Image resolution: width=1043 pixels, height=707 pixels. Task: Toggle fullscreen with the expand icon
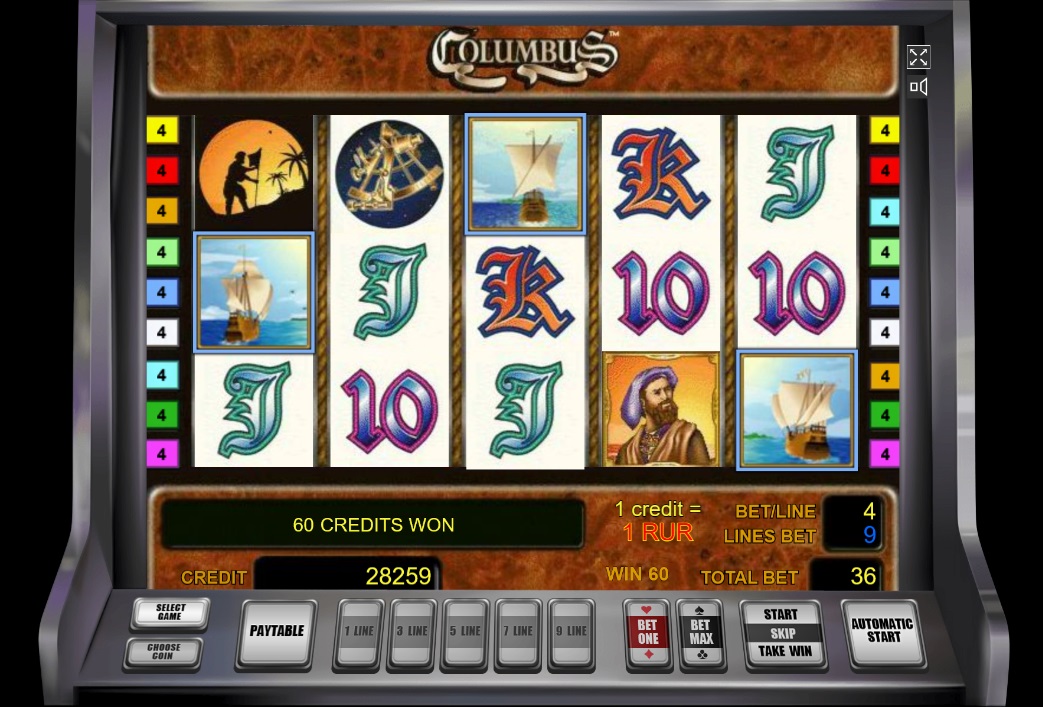click(918, 57)
